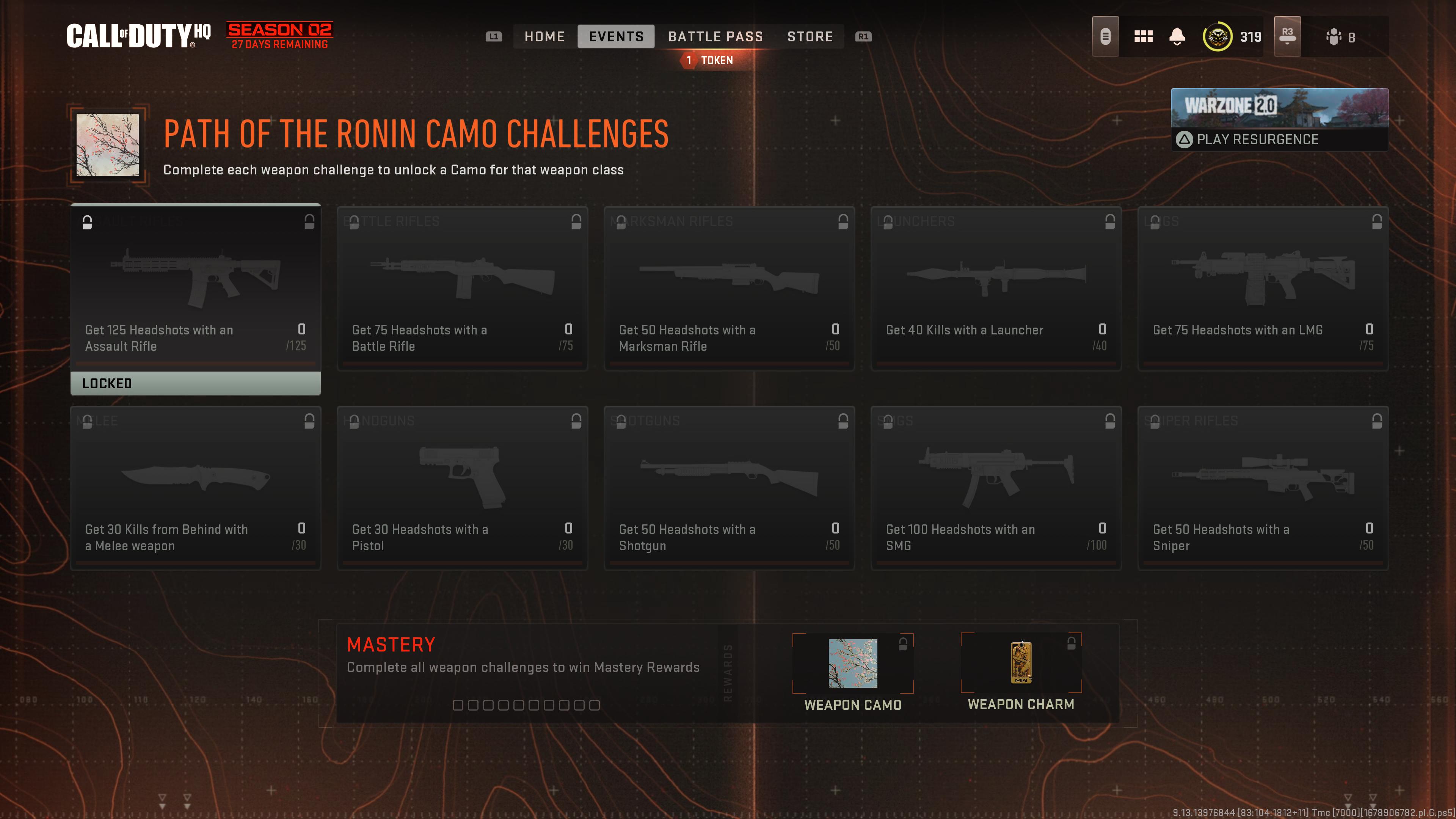Open the player profile emblem
This screenshot has width=1456, height=819.
point(1217,37)
